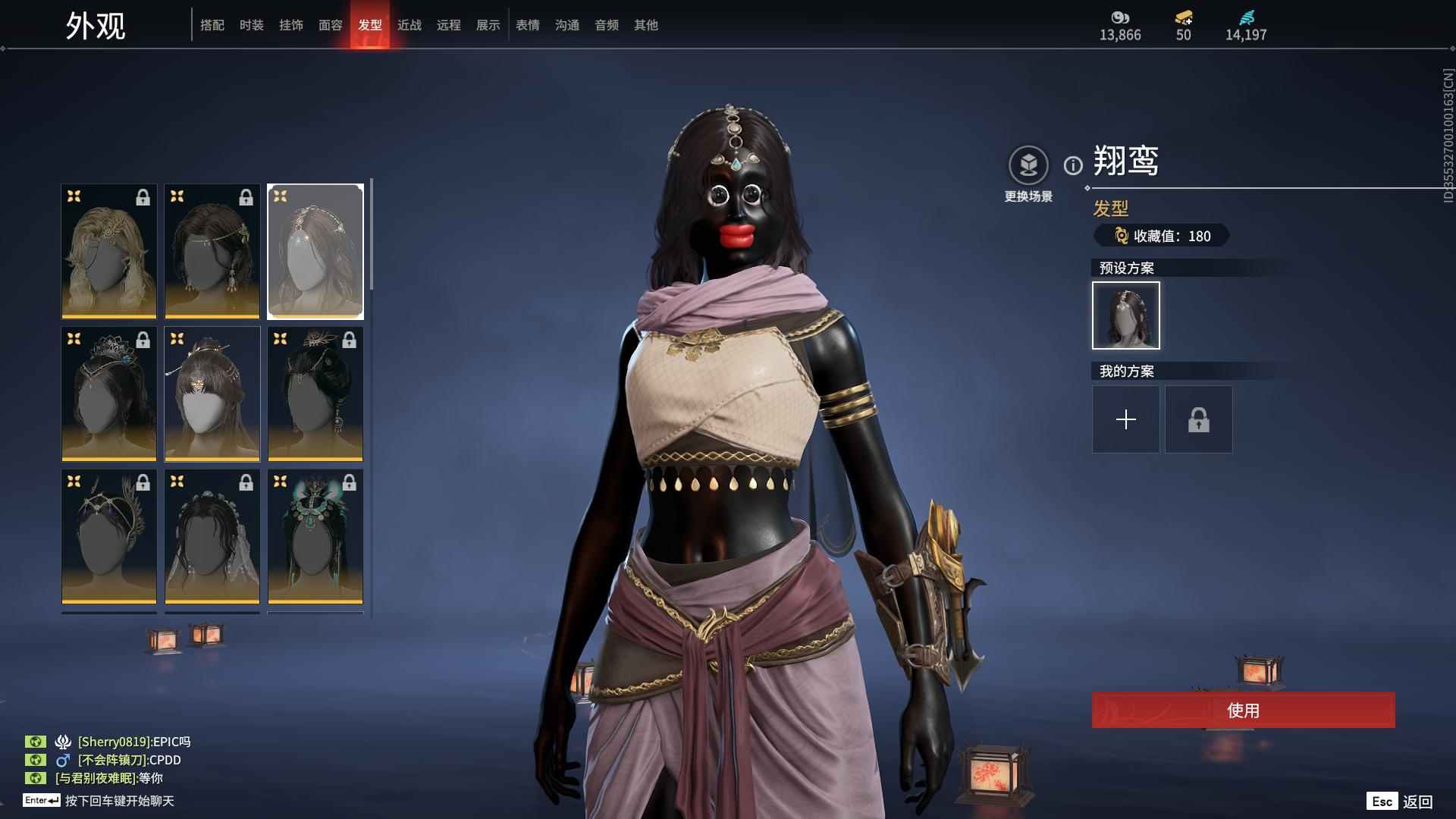The height and width of the screenshot is (819, 1456).
Task: Click the locked slot under 我的方案
Action: tap(1198, 419)
